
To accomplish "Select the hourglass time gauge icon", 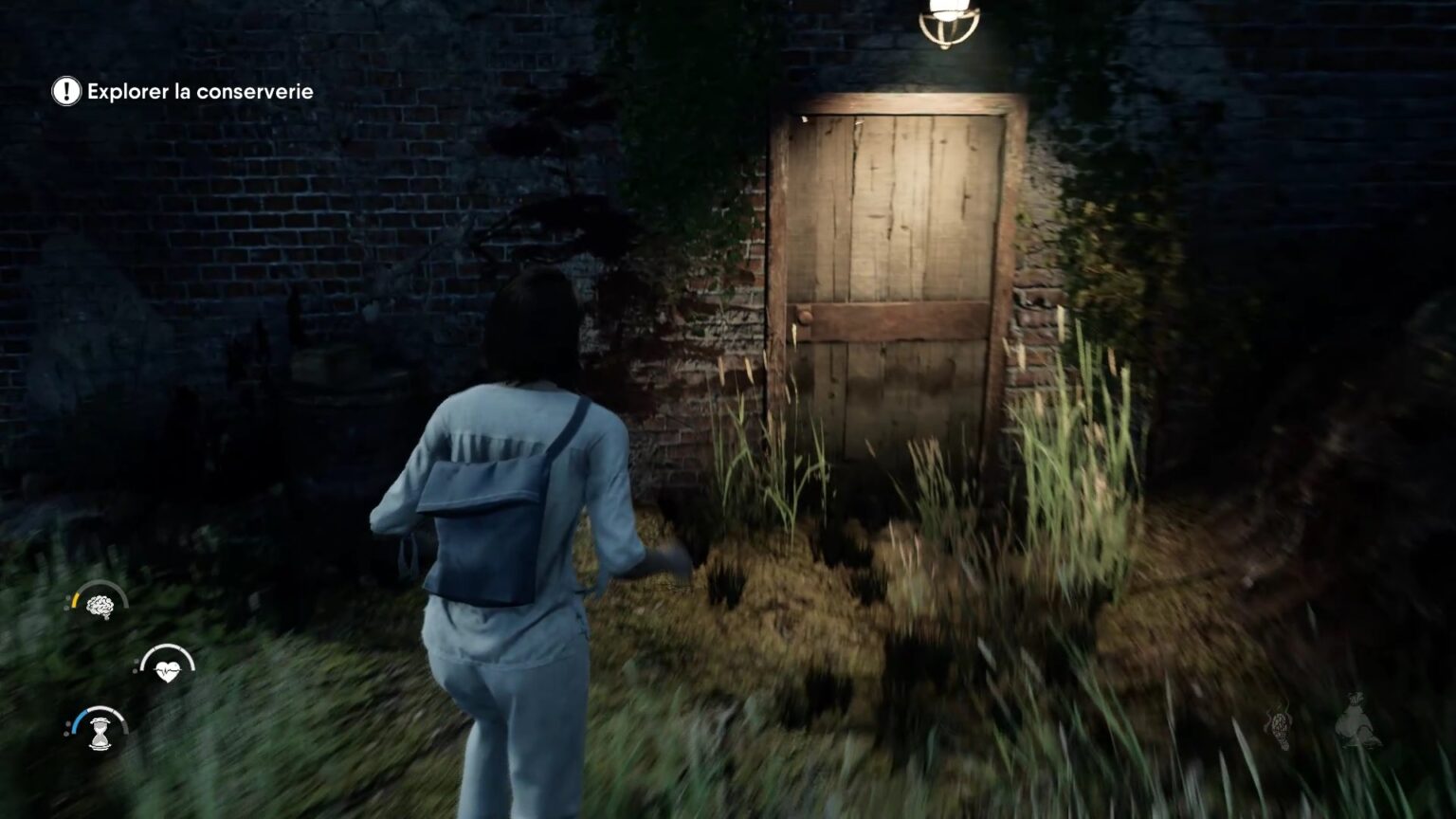I will [99, 733].
